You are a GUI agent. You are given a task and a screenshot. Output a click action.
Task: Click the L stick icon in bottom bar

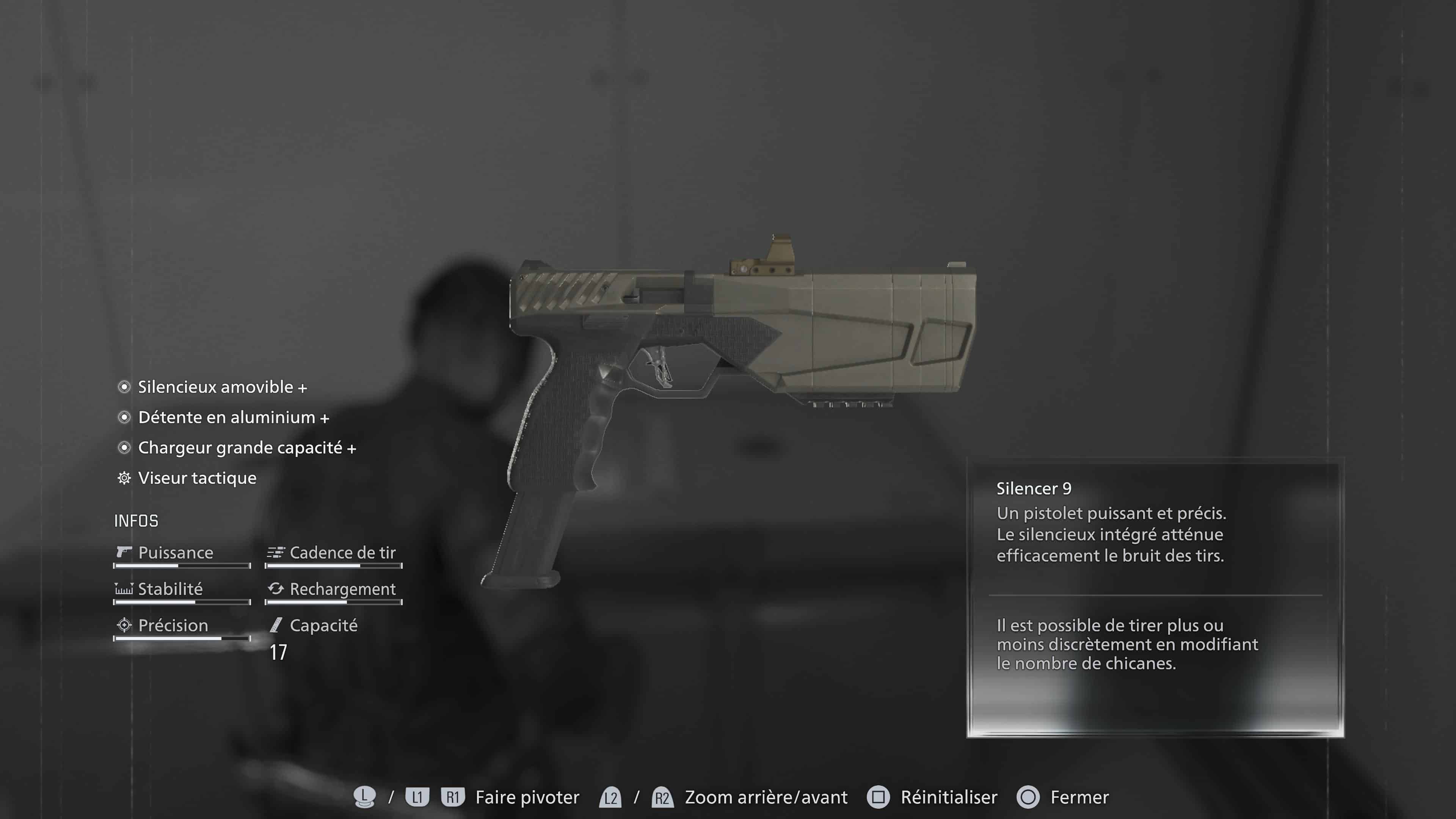pyautogui.click(x=364, y=797)
